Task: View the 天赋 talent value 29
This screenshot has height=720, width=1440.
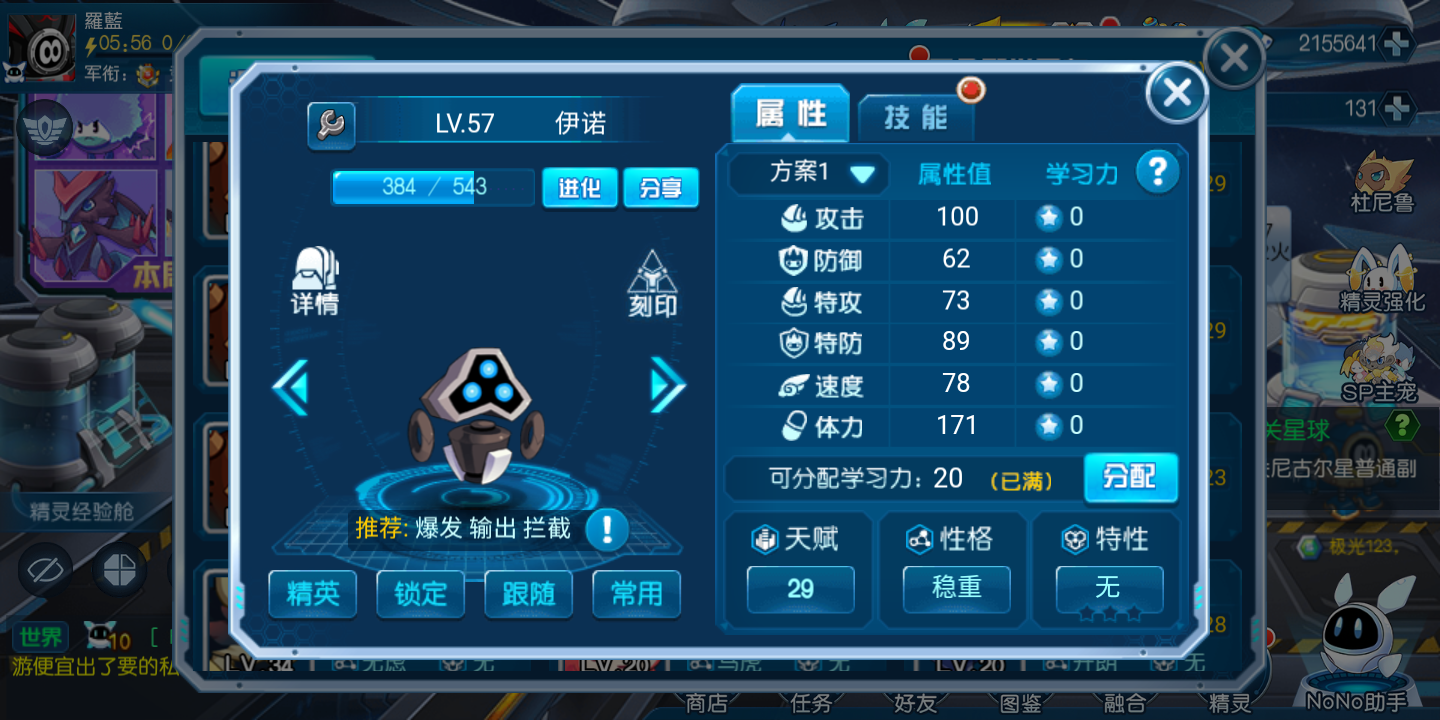Action: [800, 588]
